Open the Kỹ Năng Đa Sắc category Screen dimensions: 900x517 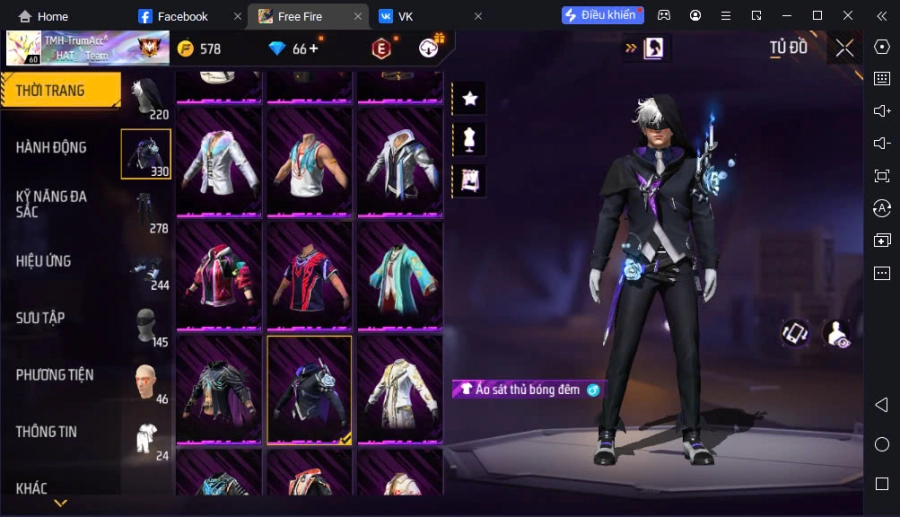click(51, 204)
